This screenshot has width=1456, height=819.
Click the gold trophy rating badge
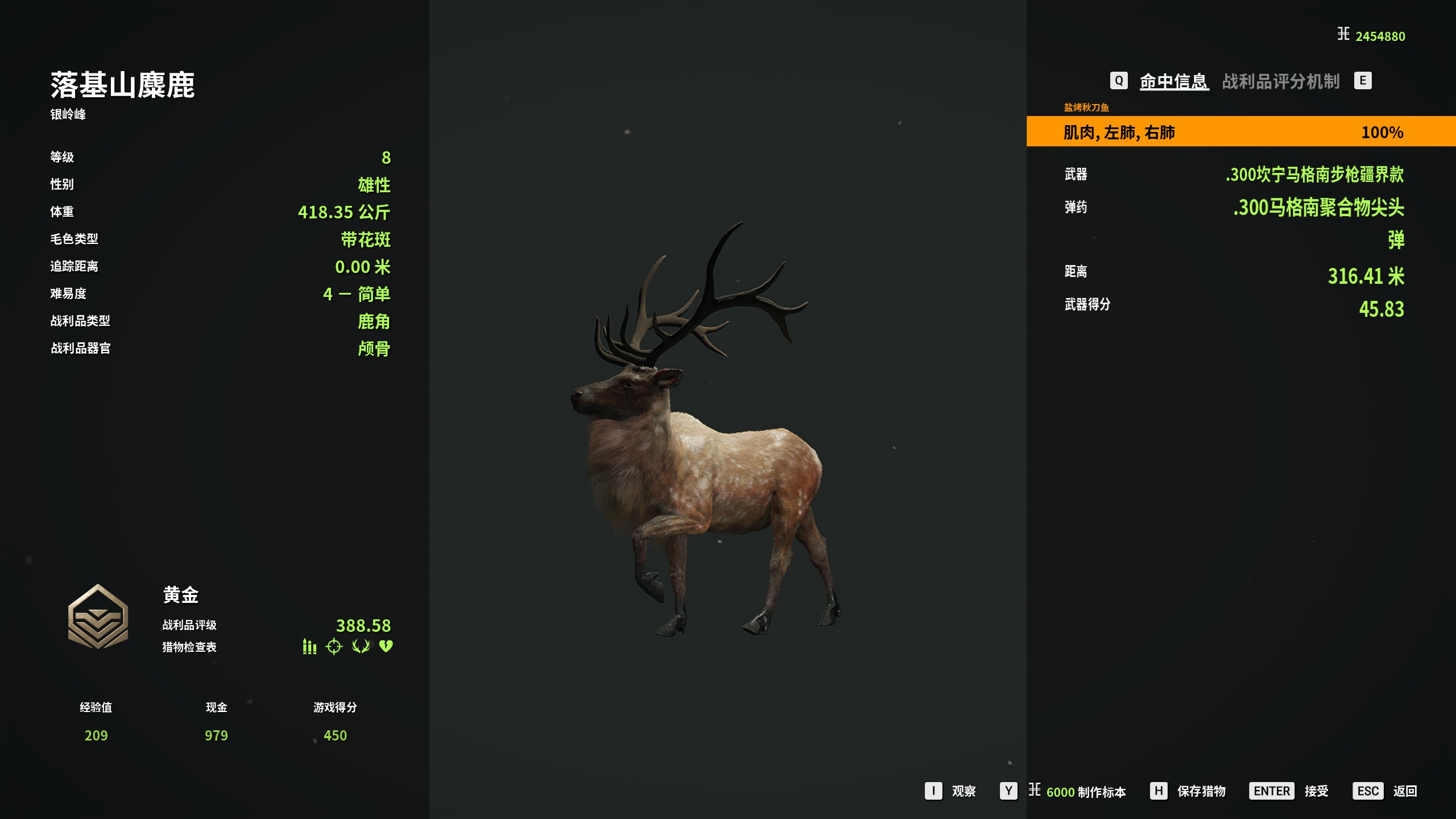click(x=98, y=617)
